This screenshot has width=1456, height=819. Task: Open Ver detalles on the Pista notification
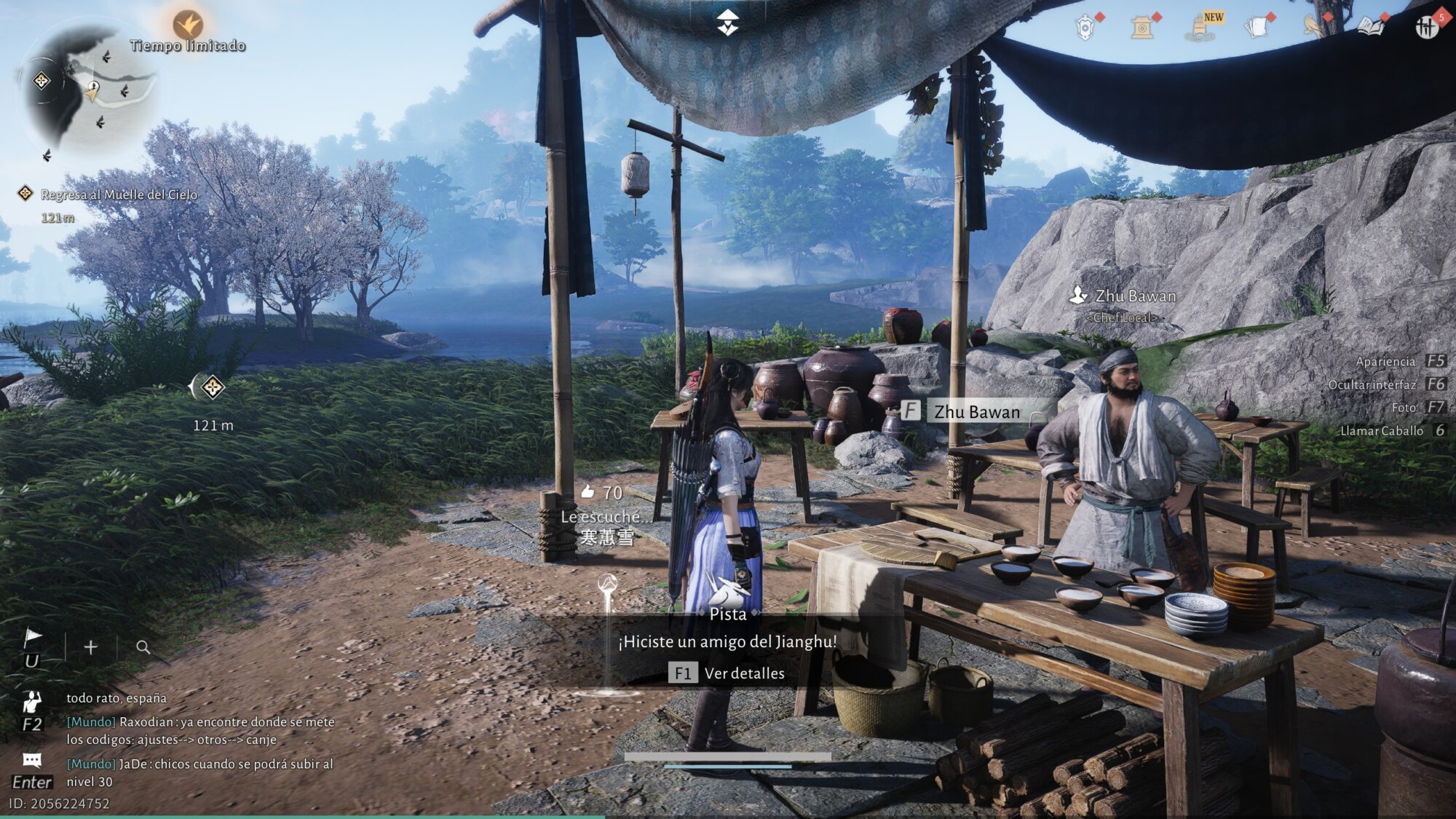728,673
